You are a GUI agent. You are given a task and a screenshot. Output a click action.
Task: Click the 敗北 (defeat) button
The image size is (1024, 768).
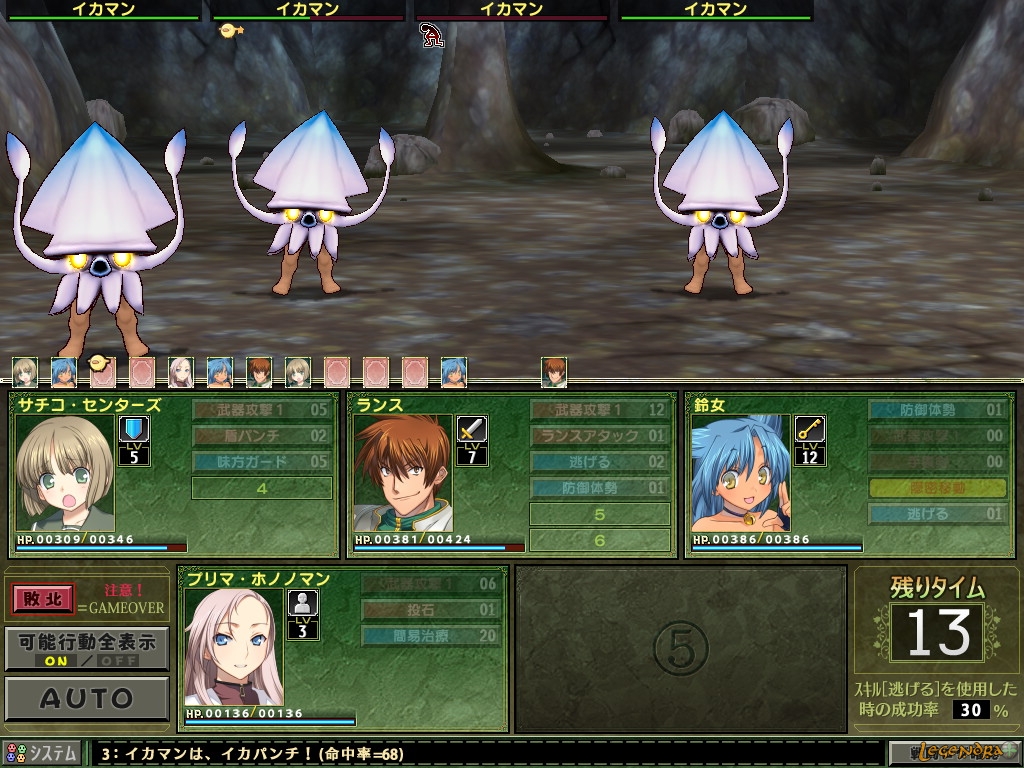(44, 599)
